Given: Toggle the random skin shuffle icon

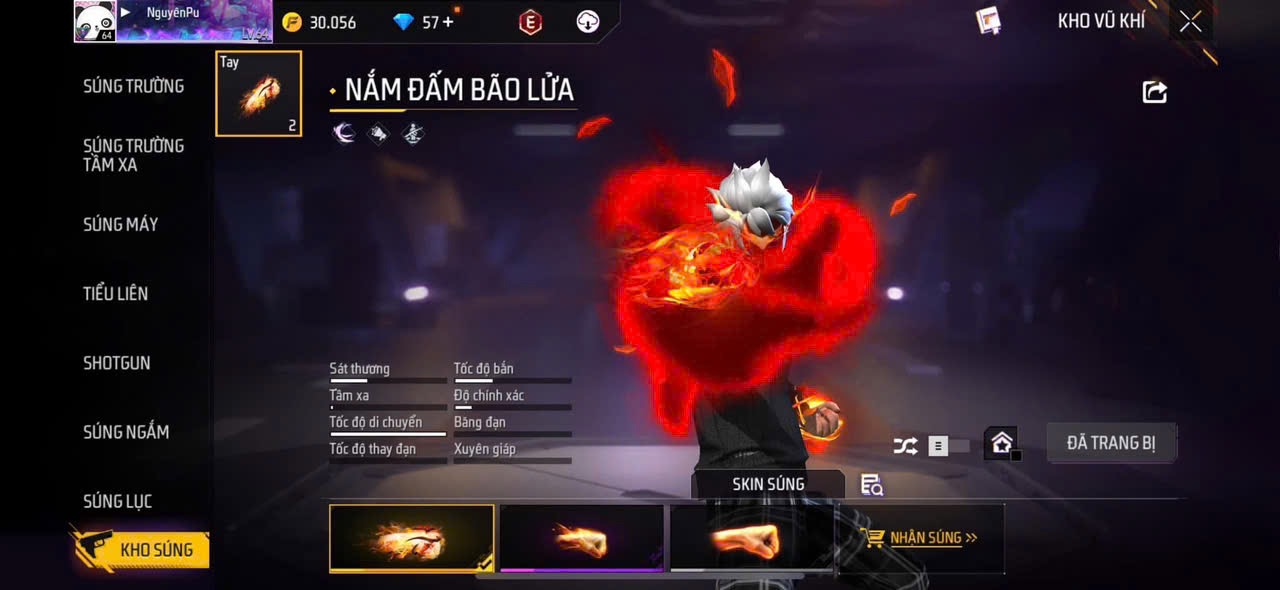Looking at the screenshot, I should pos(905,446).
